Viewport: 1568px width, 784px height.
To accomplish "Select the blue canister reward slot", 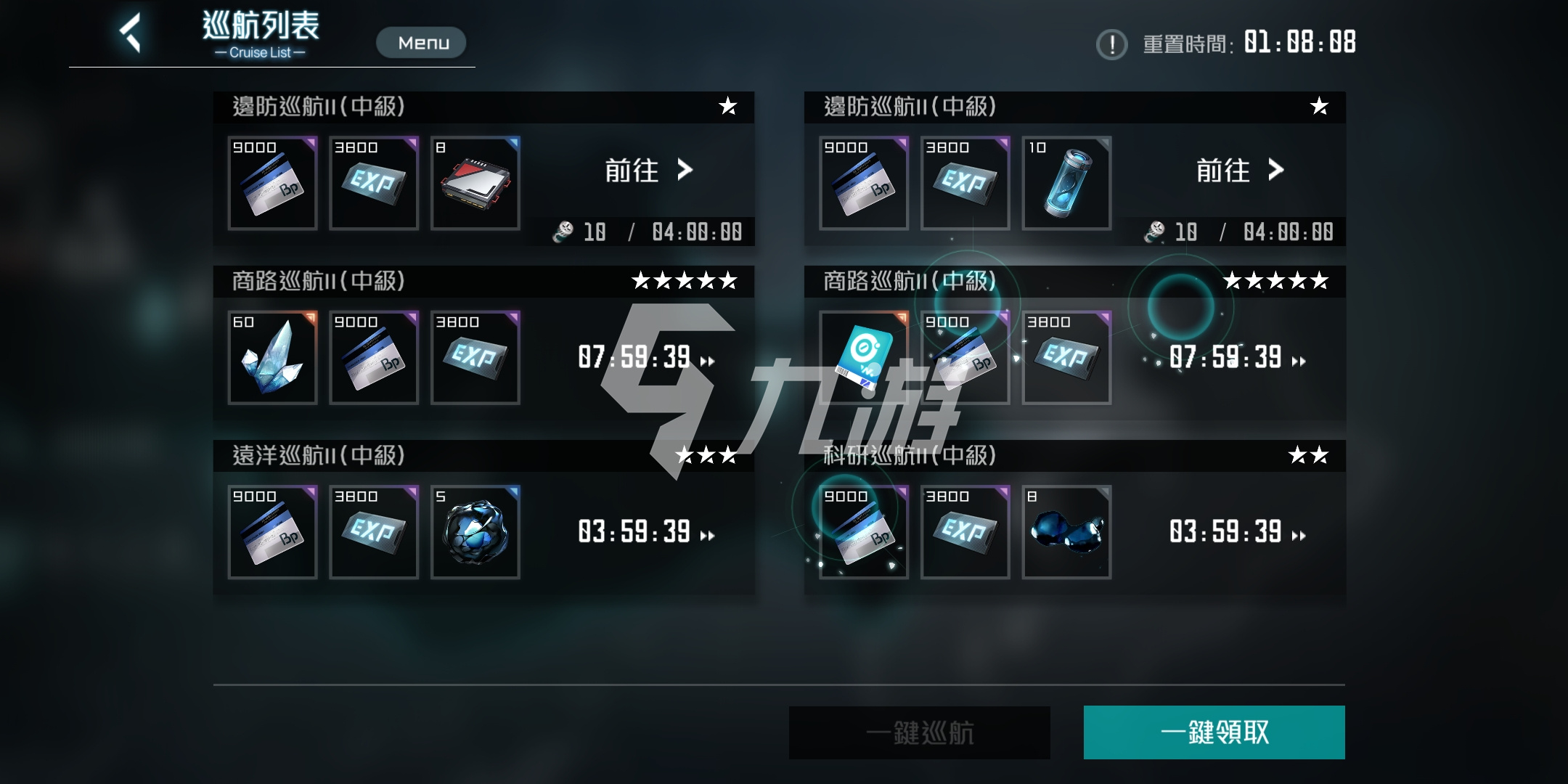I will click(1066, 183).
